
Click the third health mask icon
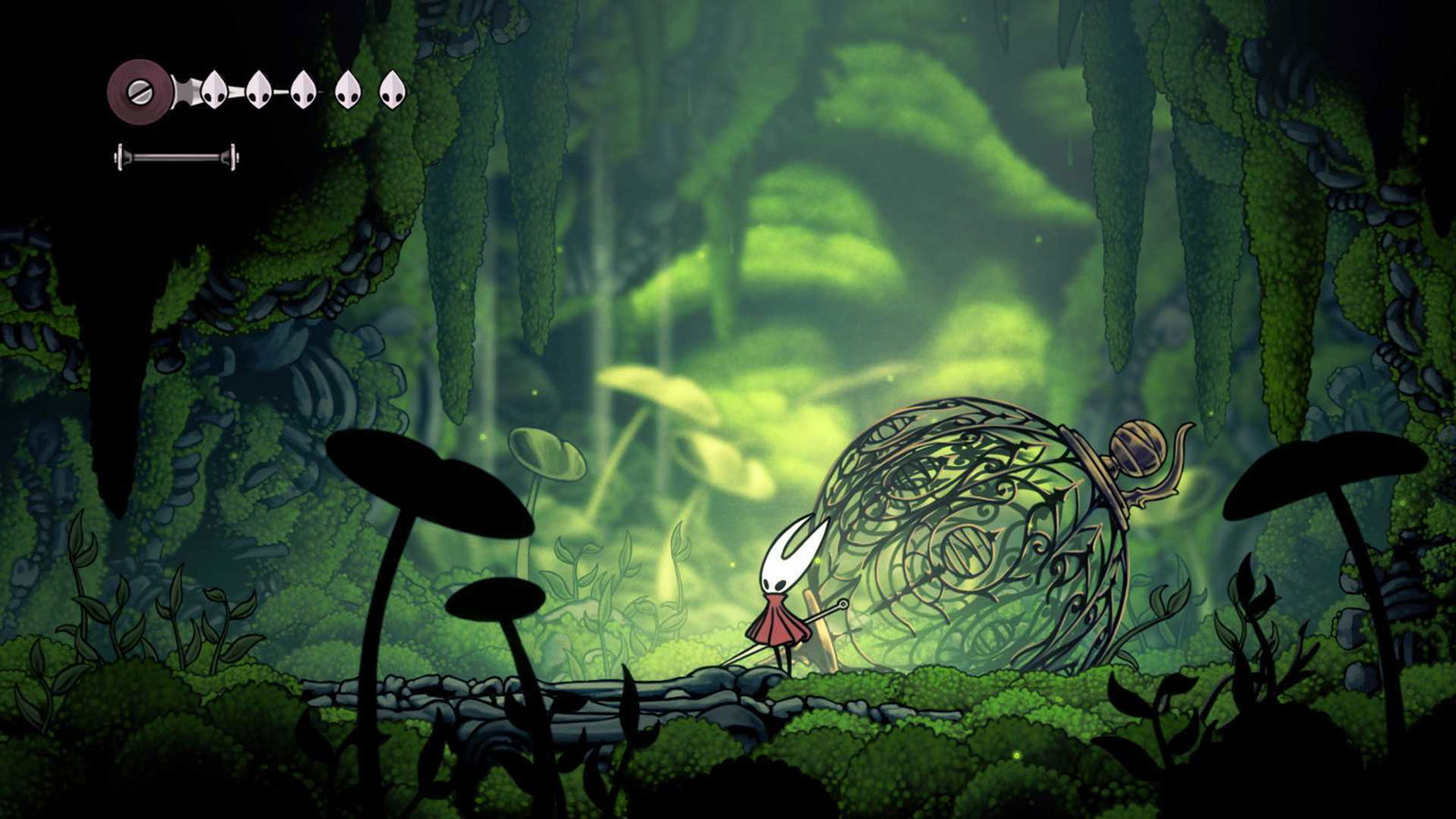pos(302,89)
